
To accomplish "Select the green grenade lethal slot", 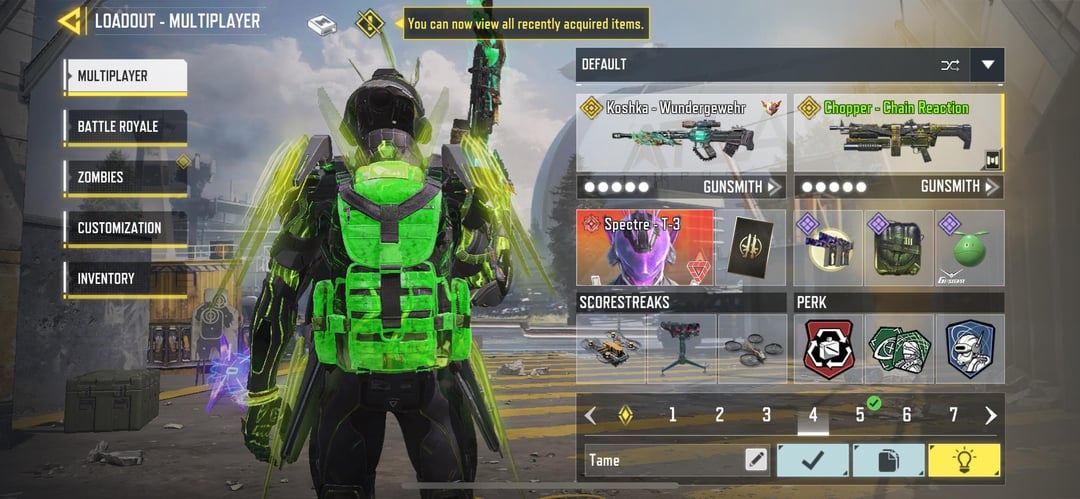I will coord(970,249).
